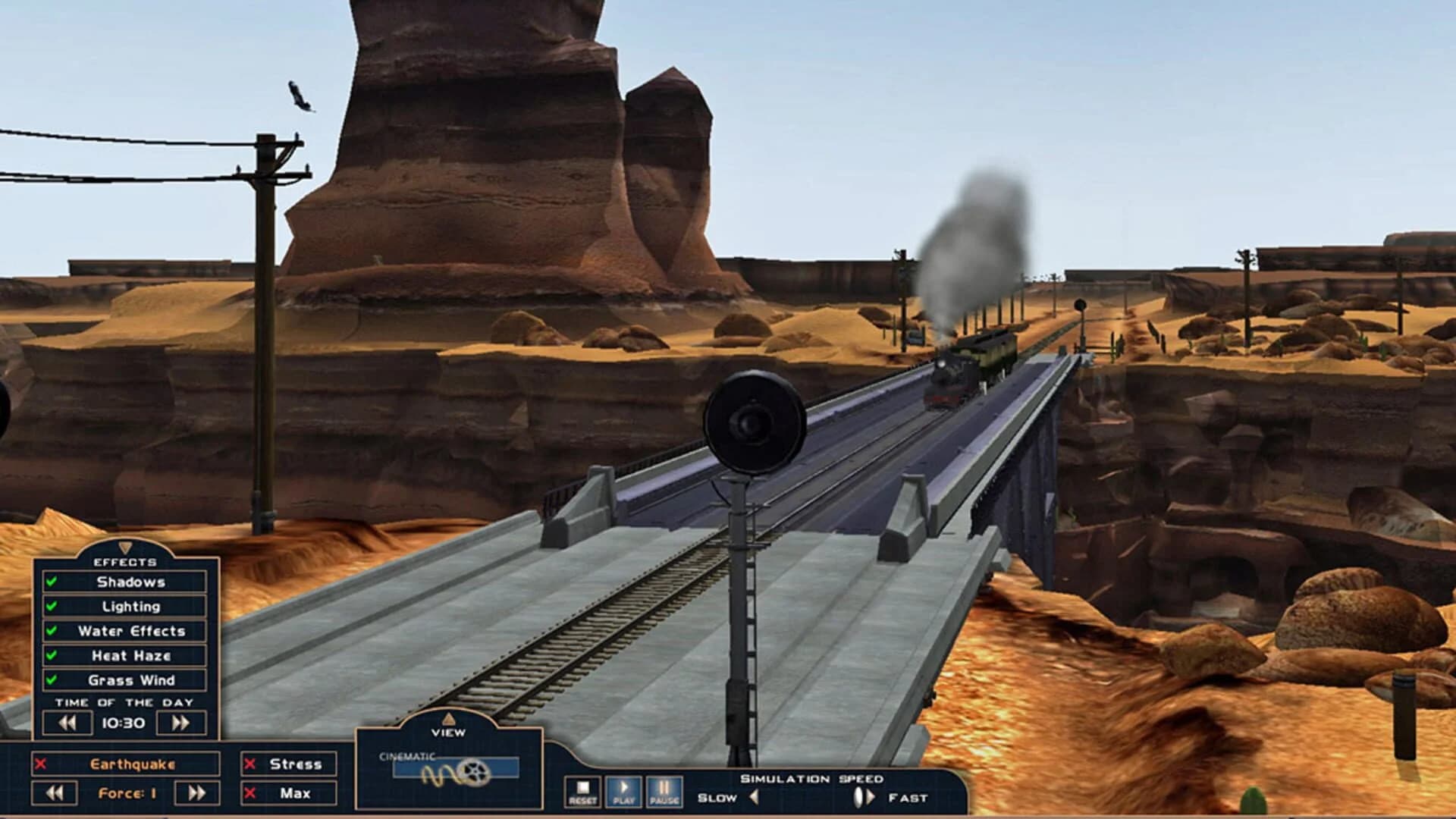Open the Cinematic view selector

[x=457, y=766]
